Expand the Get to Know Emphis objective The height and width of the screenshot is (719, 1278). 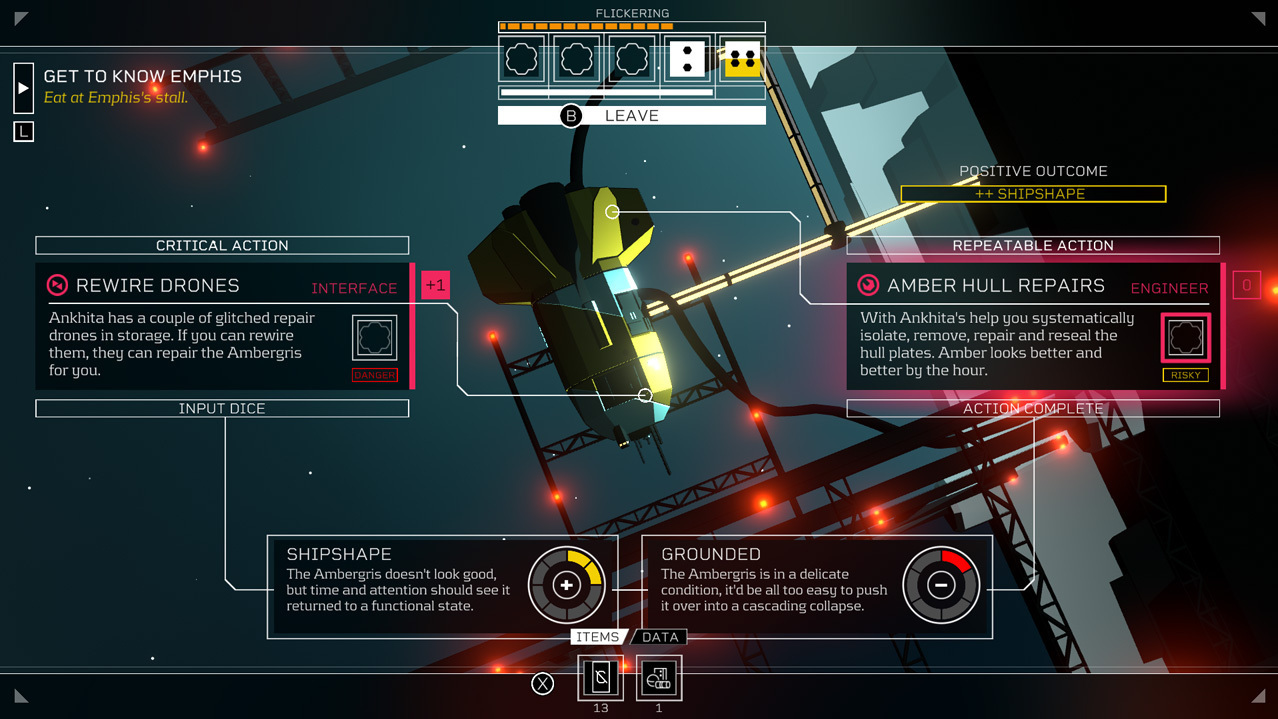pyautogui.click(x=23, y=88)
